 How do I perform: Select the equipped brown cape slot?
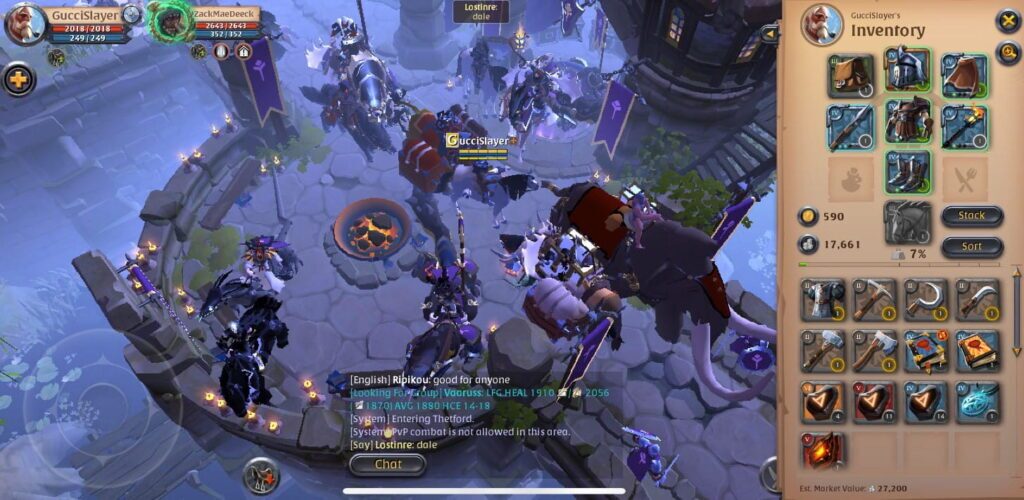click(x=964, y=75)
